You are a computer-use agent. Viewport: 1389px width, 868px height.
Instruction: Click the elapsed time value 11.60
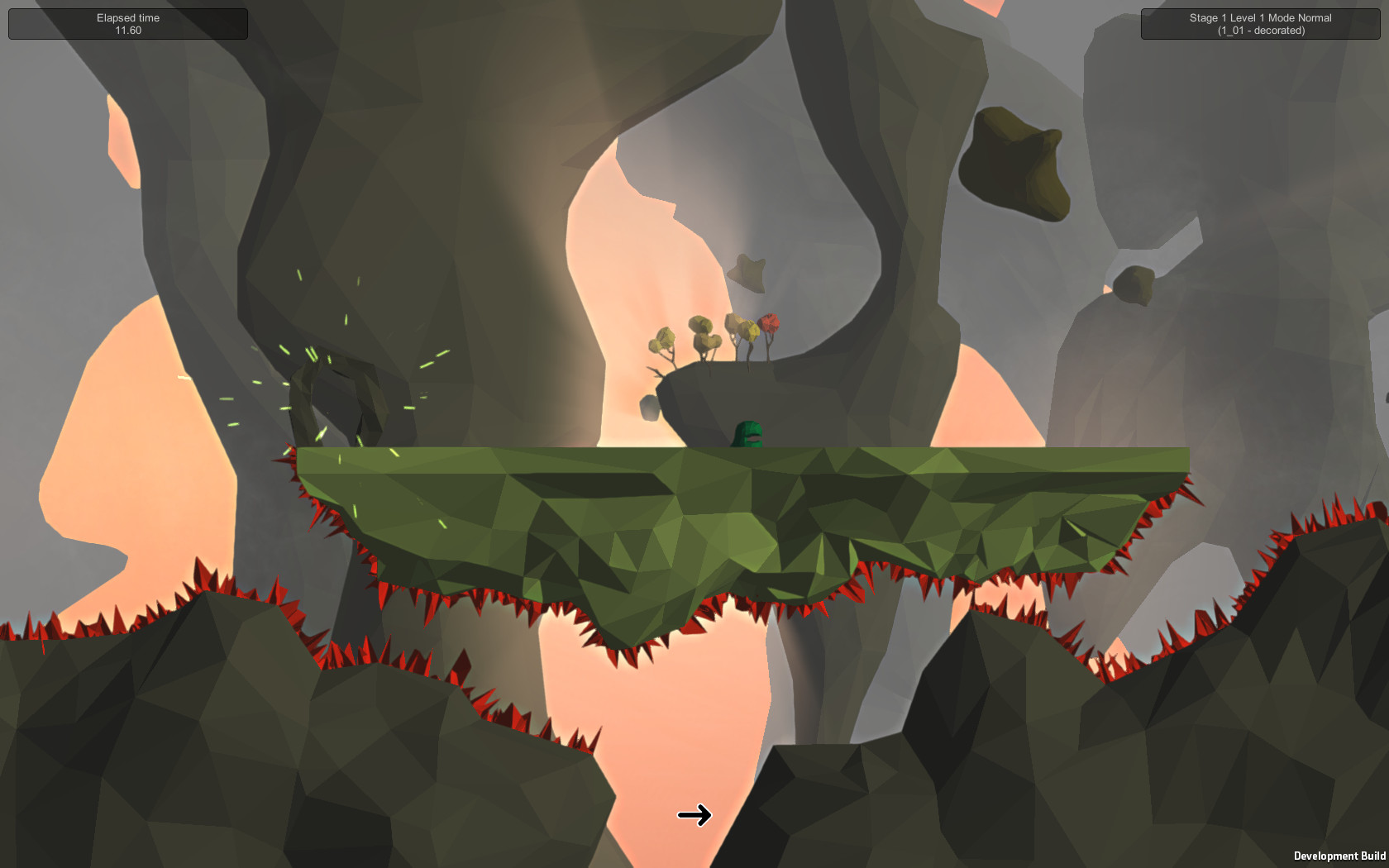point(127,29)
